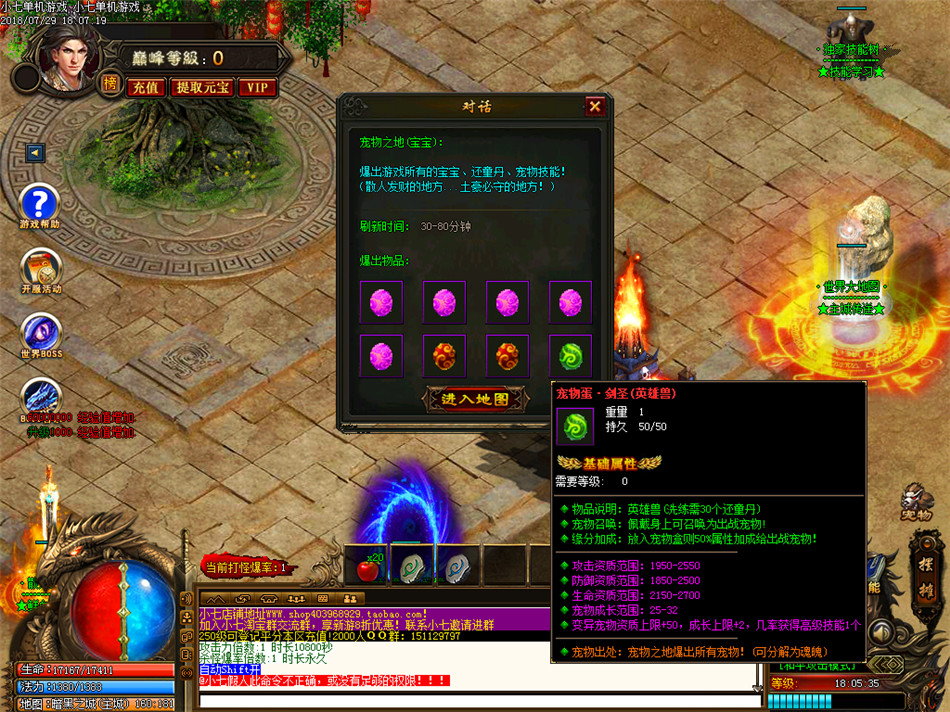The width and height of the screenshot is (950, 712).
Task: Select the green pet egg in the drop list
Action: (x=570, y=355)
